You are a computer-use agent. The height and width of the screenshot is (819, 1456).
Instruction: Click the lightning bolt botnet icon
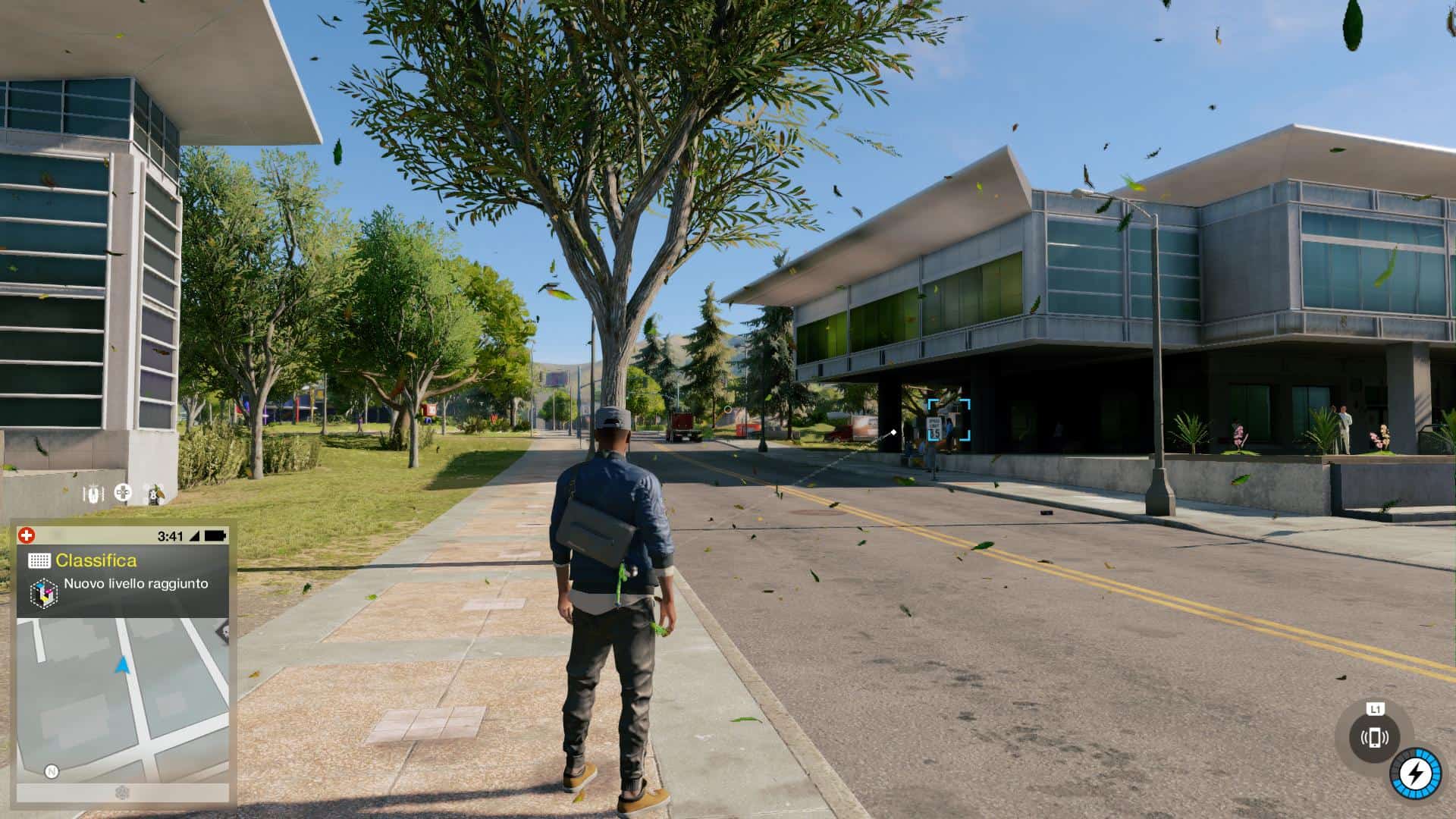(x=1414, y=774)
